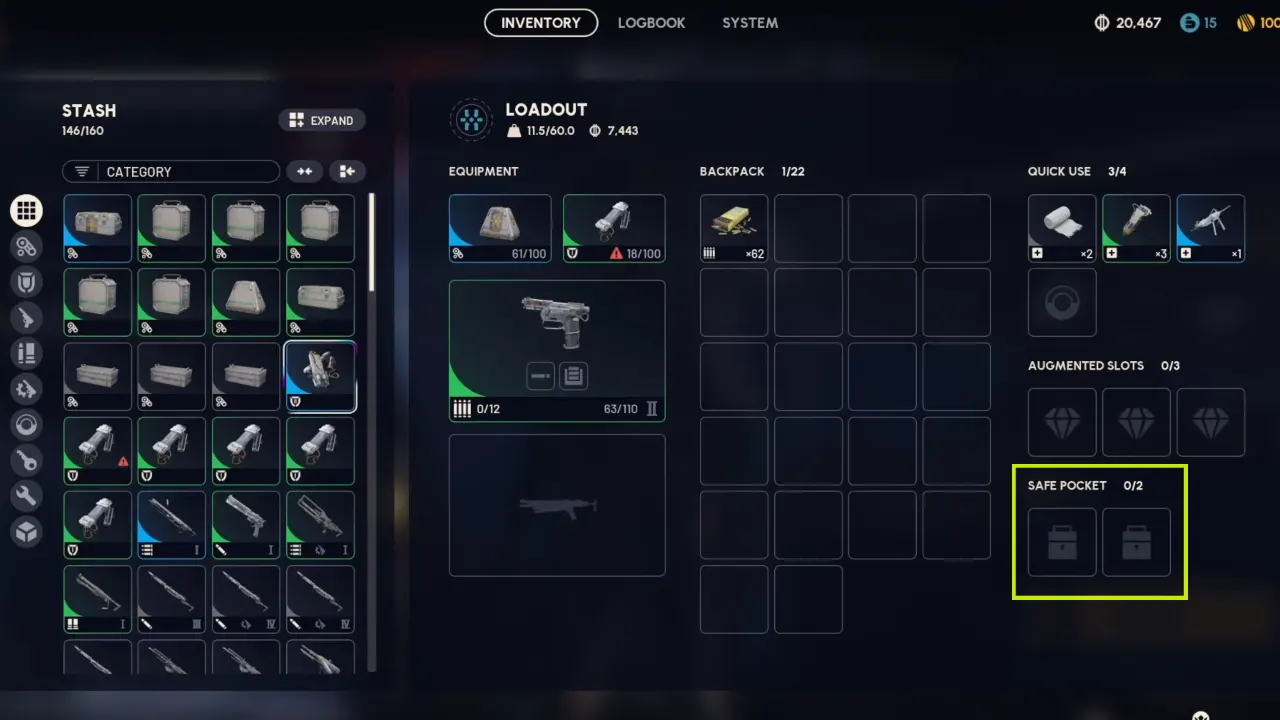Filter stash by tools with wrench icon

coord(27,497)
